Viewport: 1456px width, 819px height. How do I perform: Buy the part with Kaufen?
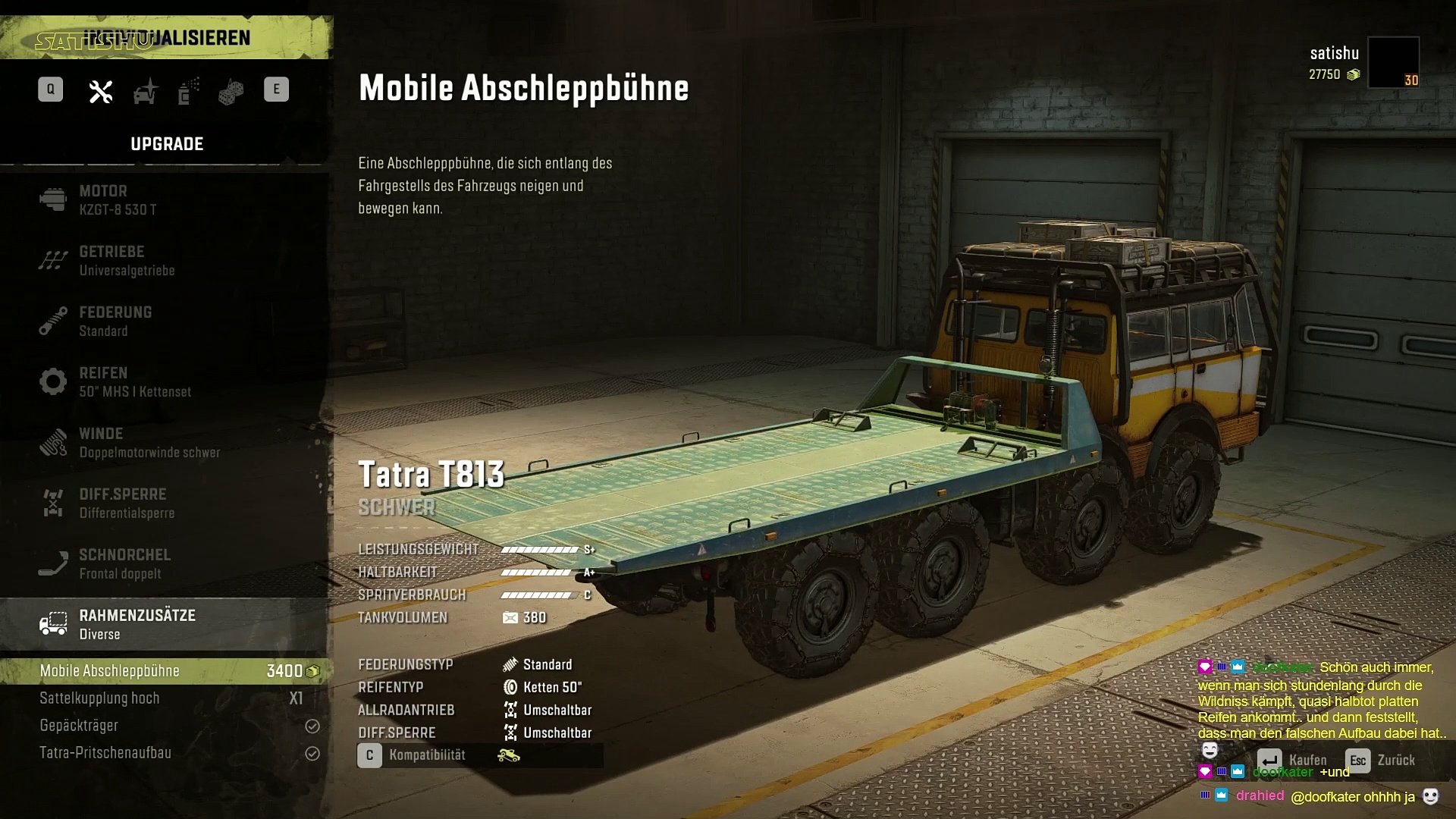click(x=1292, y=760)
